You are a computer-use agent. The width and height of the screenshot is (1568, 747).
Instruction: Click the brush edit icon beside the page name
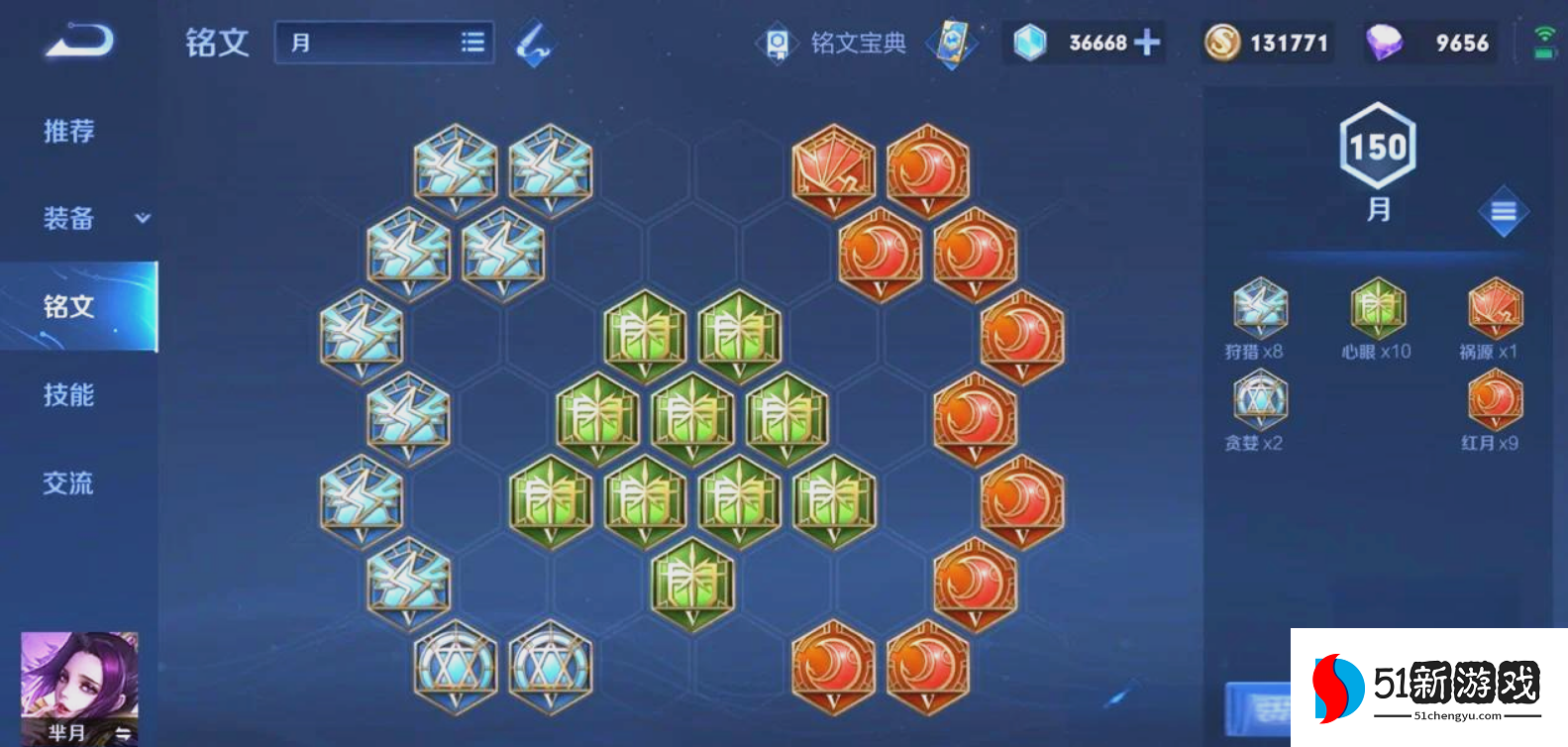point(532,44)
